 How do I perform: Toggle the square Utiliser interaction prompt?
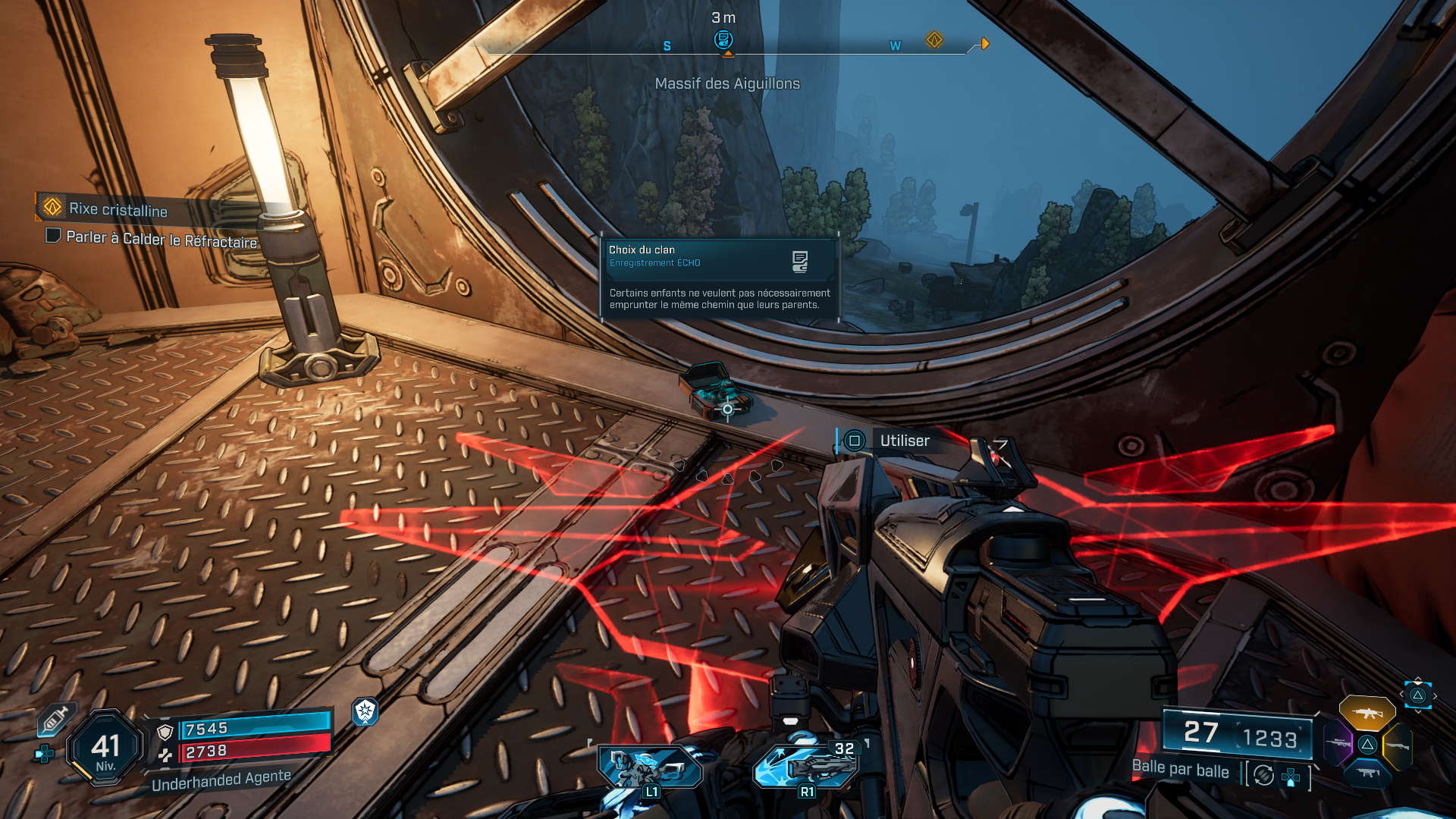pyautogui.click(x=854, y=440)
